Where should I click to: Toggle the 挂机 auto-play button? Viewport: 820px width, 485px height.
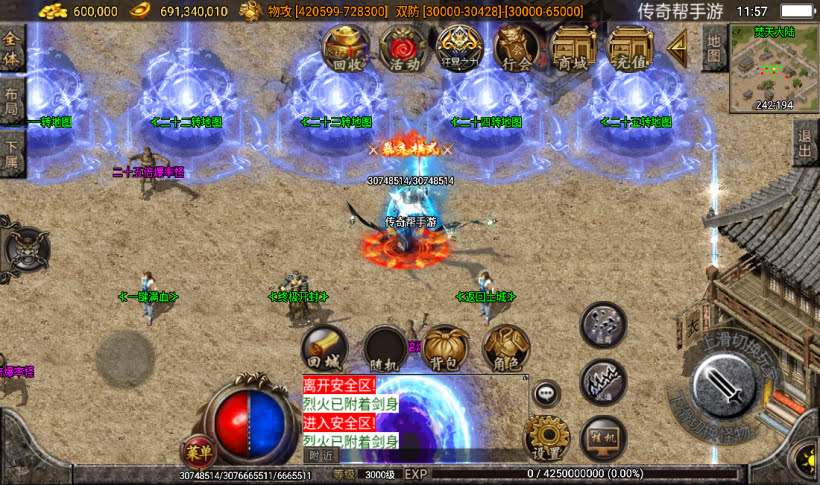604,437
